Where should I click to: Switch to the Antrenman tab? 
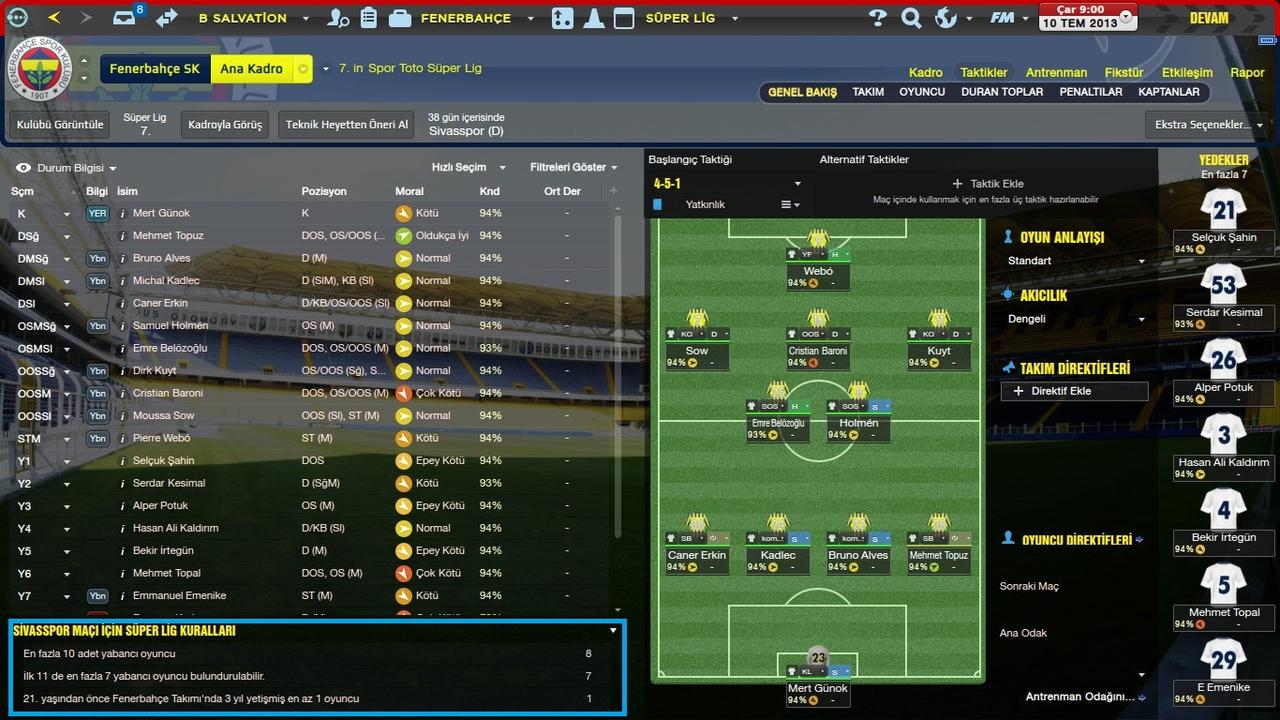[1056, 73]
